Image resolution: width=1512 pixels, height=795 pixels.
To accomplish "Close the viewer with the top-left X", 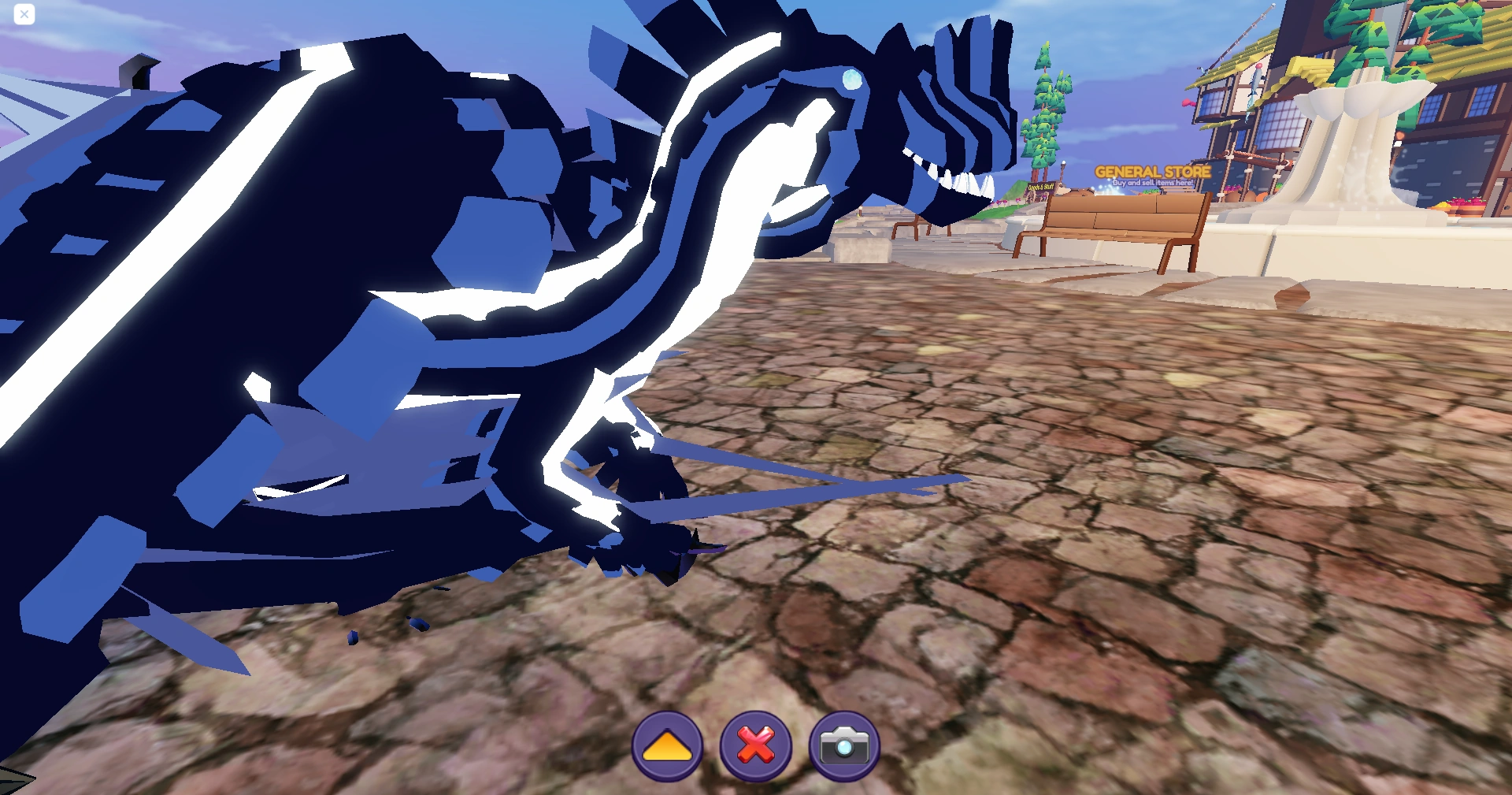I will tap(24, 14).
